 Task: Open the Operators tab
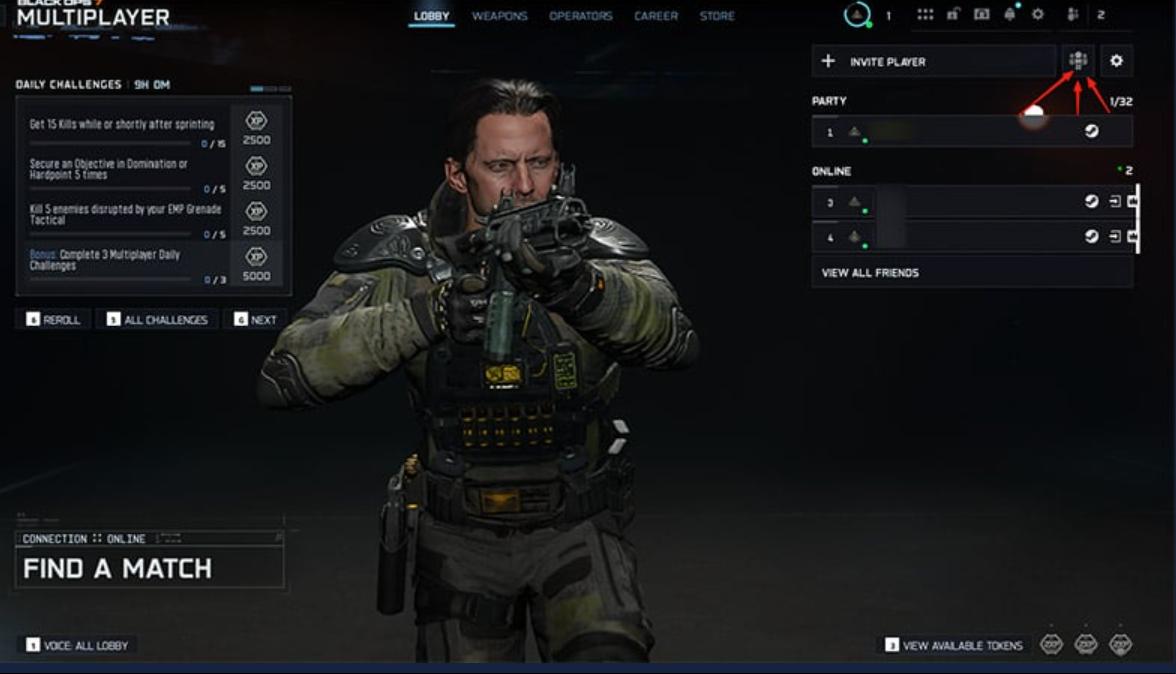[580, 16]
